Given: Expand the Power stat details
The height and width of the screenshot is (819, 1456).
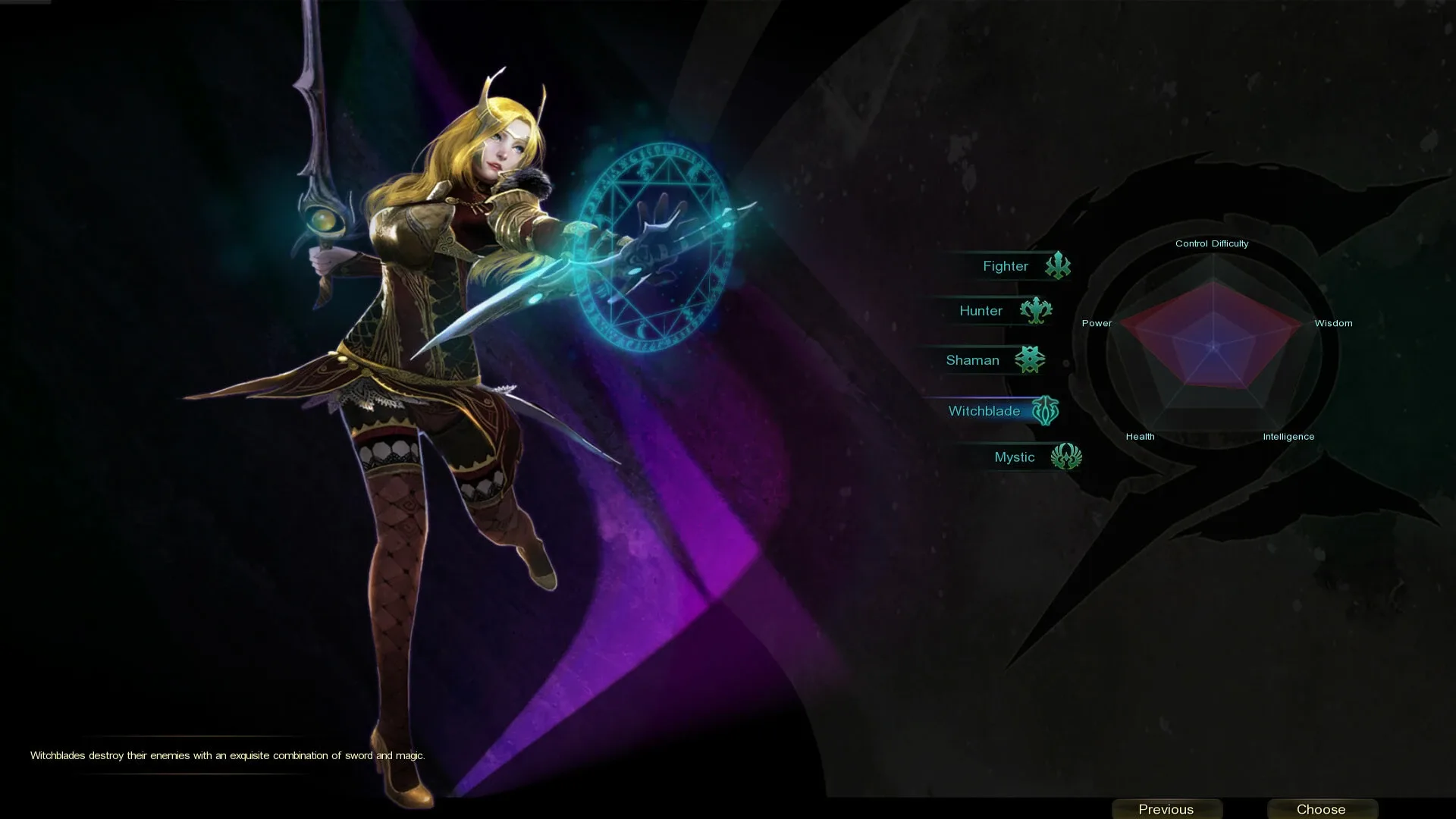Looking at the screenshot, I should coord(1097,322).
